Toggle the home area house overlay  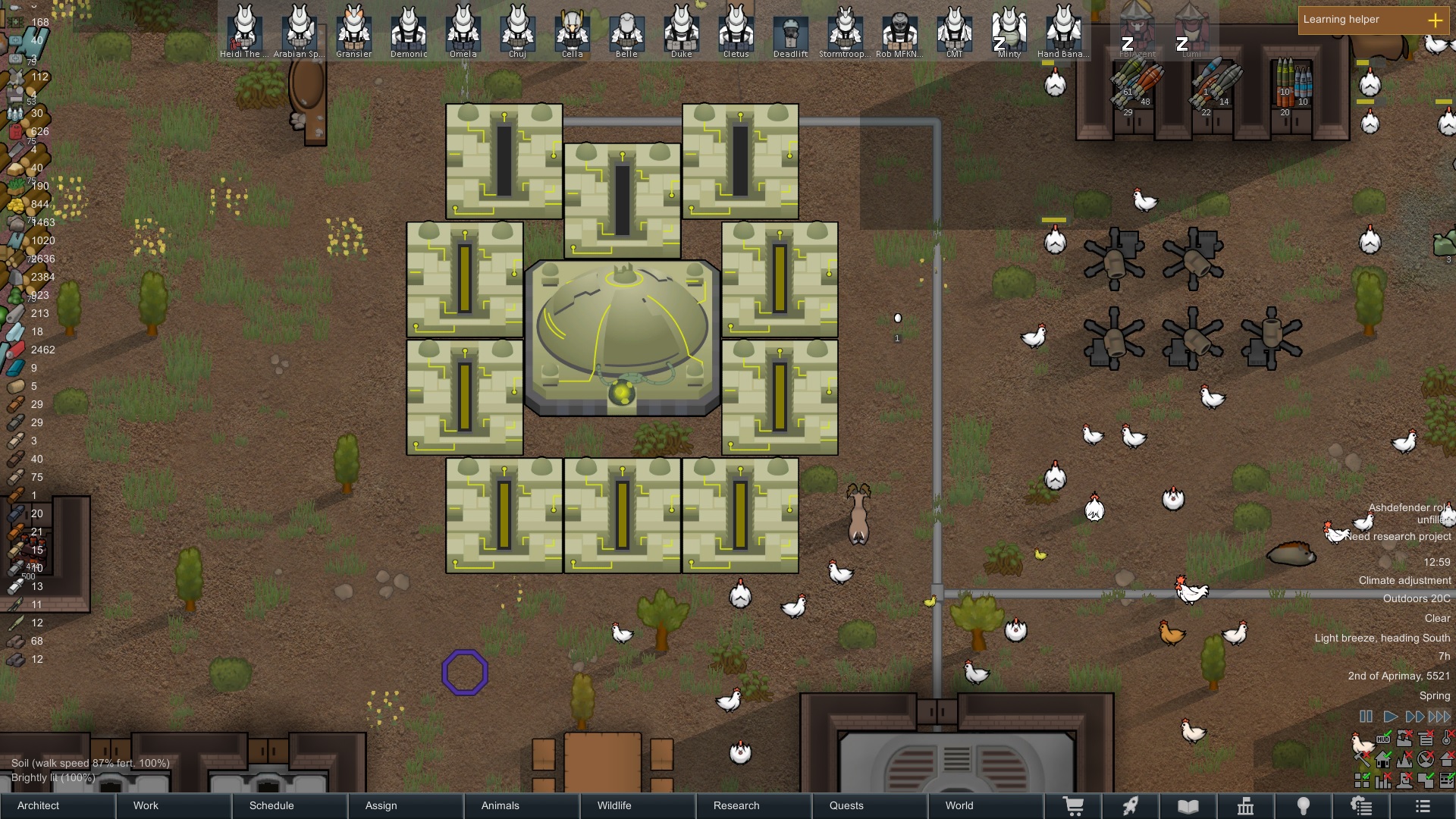click(x=1383, y=760)
